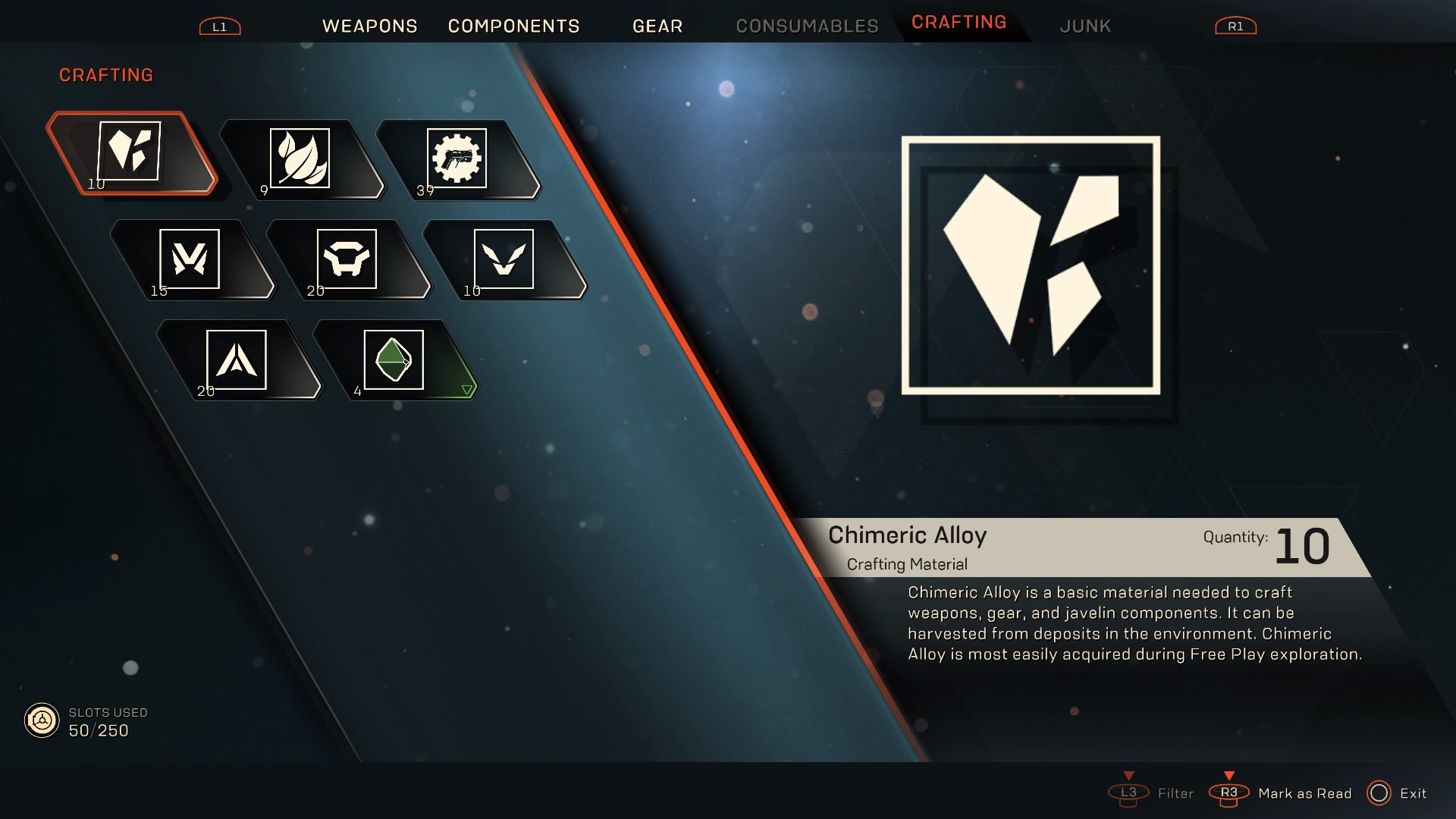Switch to the Weapons tab

point(370,25)
